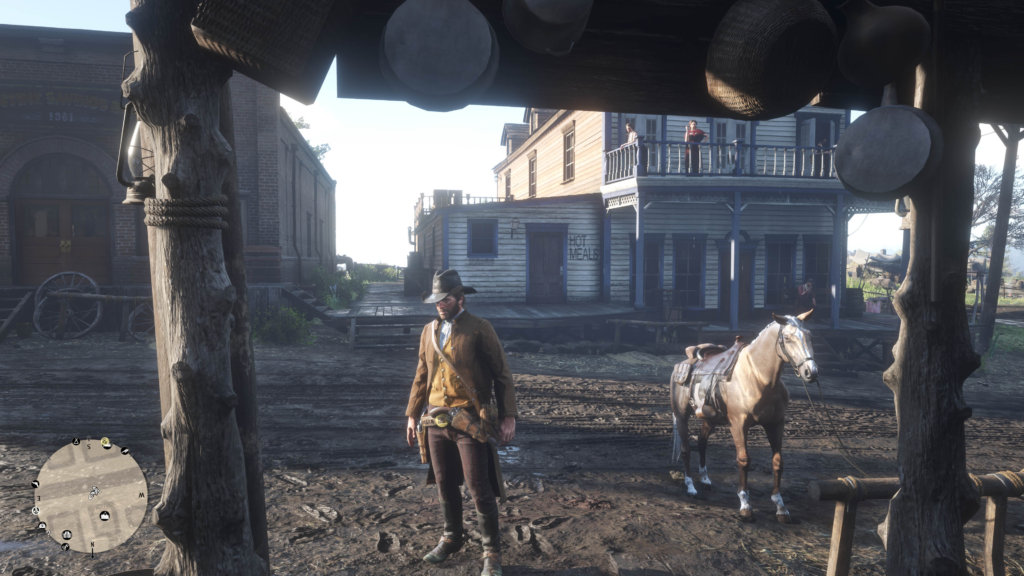The height and width of the screenshot is (576, 1024).
Task: Open the circular minimap
Action: pos(90,496)
